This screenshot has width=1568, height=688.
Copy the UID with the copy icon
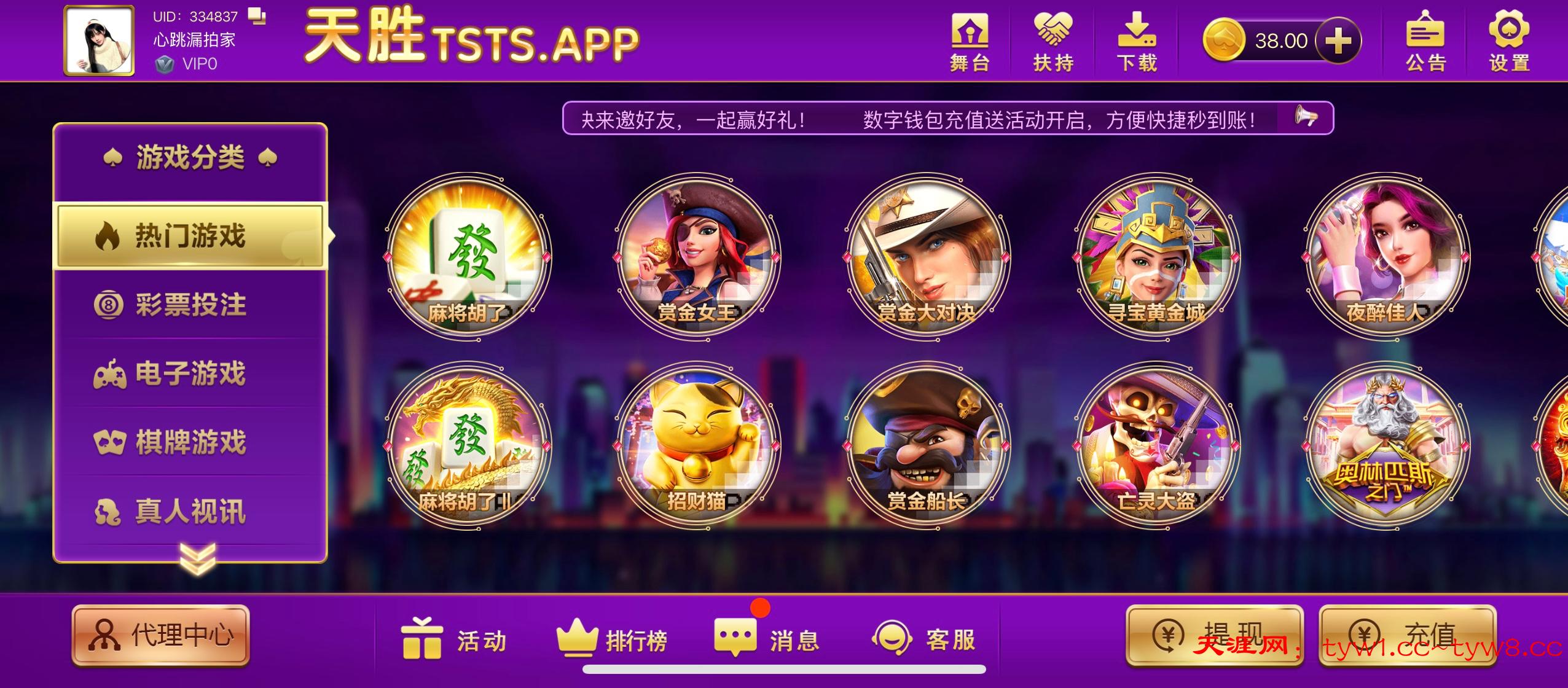pos(257,16)
